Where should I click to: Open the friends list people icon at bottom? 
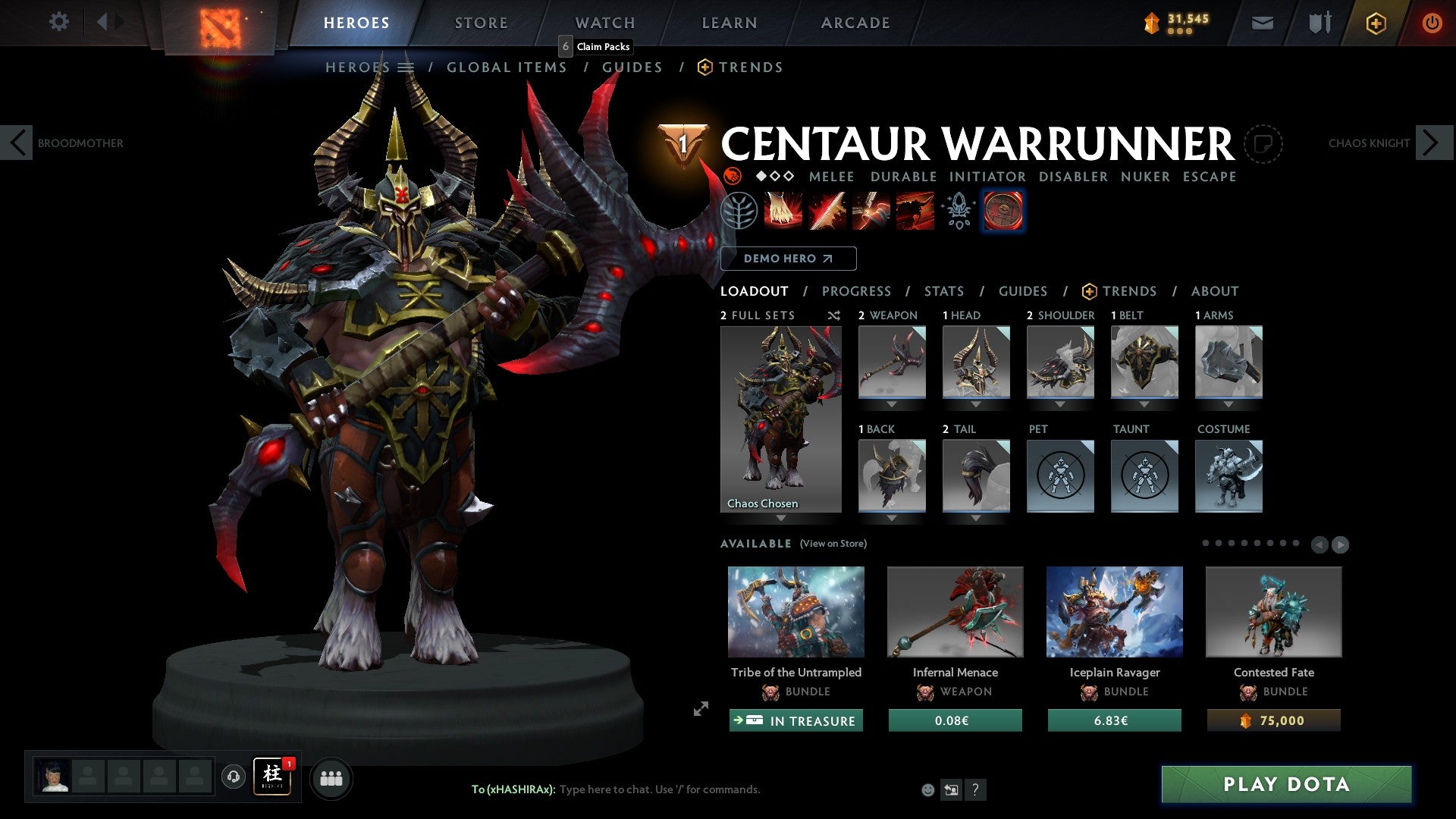(331, 778)
